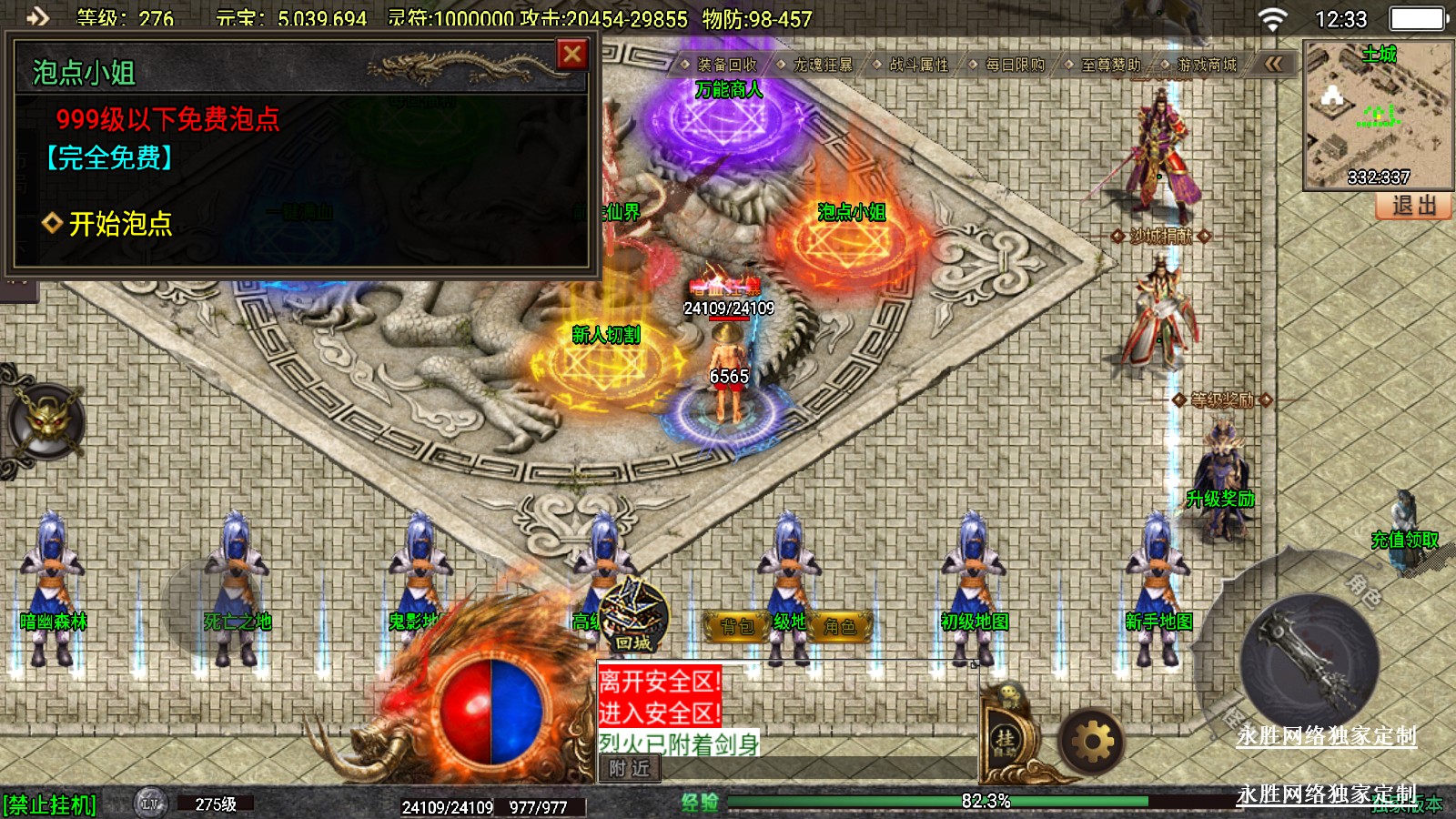This screenshot has width=1456, height=819.
Task: Open the 角色 character sheet
Action: point(839,626)
